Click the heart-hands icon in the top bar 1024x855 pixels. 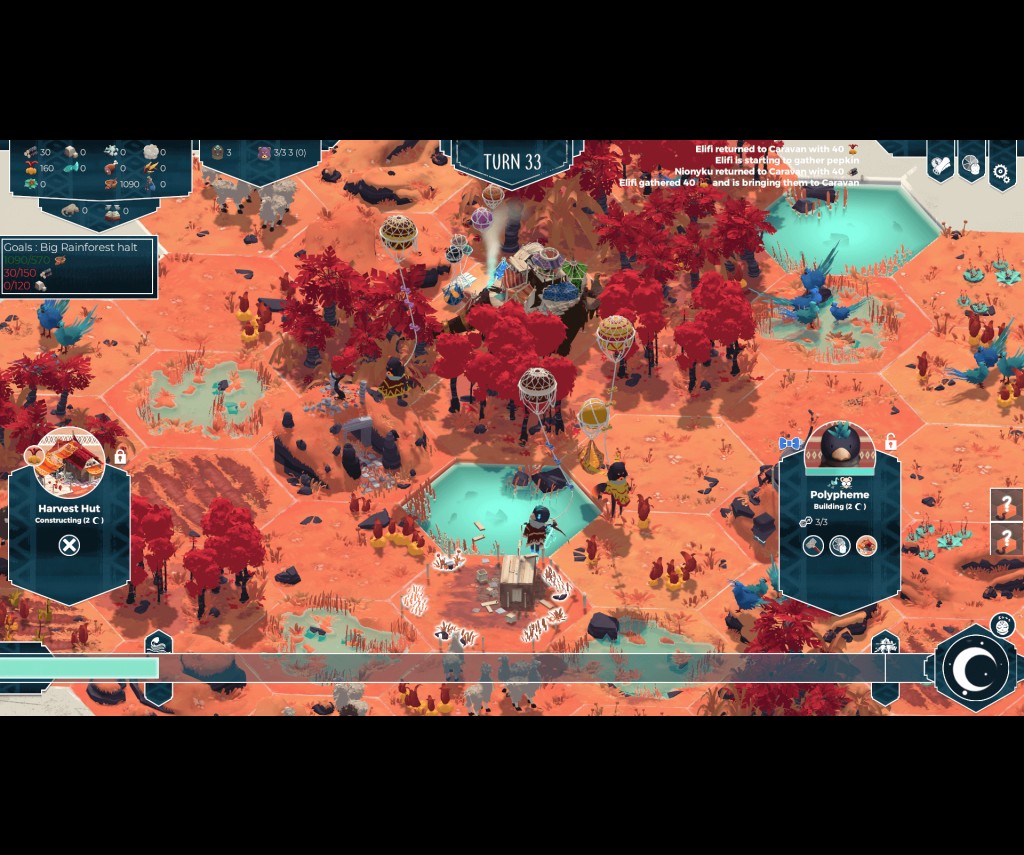[x=940, y=166]
